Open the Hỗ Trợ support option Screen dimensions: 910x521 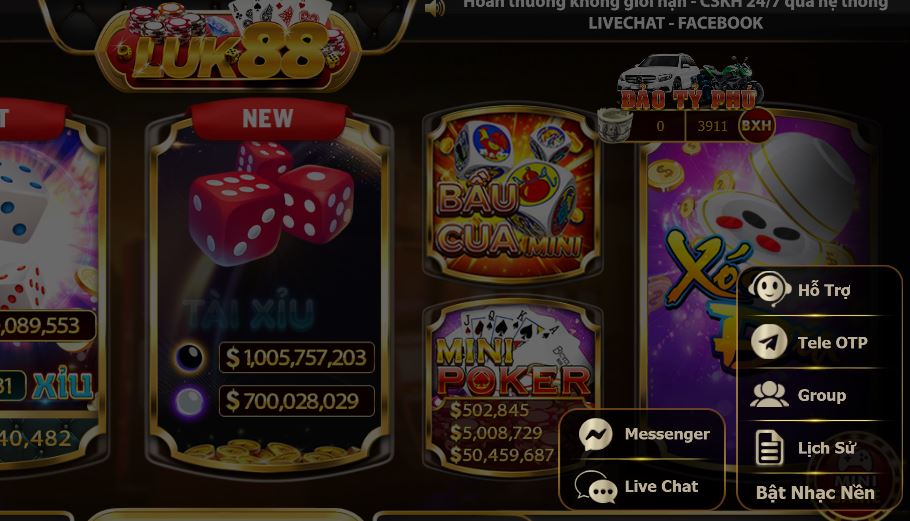pyautogui.click(x=819, y=290)
